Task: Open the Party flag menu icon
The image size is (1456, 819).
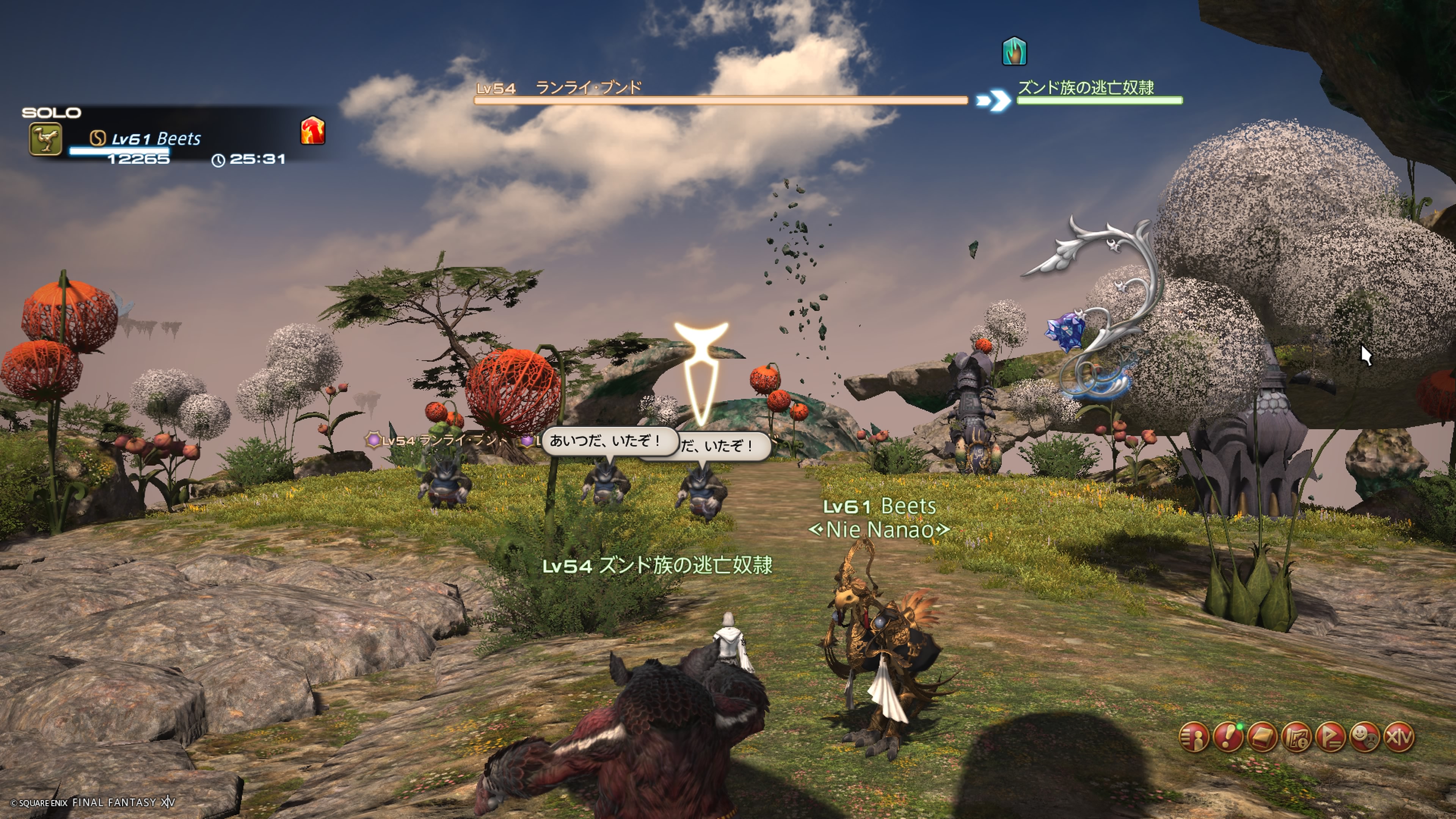Action: pyautogui.click(x=1331, y=737)
